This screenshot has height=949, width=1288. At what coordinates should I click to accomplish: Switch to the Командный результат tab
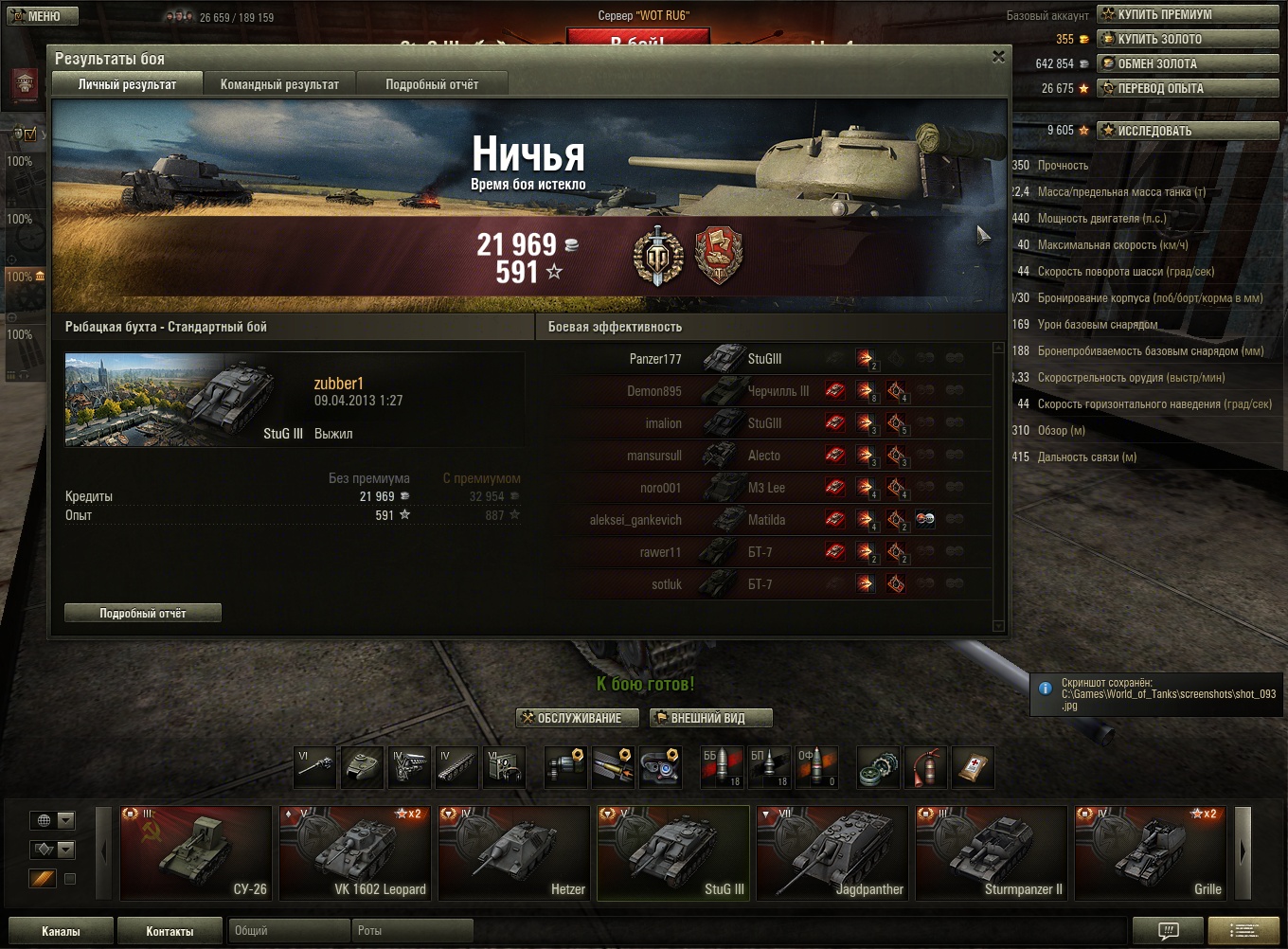click(x=279, y=84)
